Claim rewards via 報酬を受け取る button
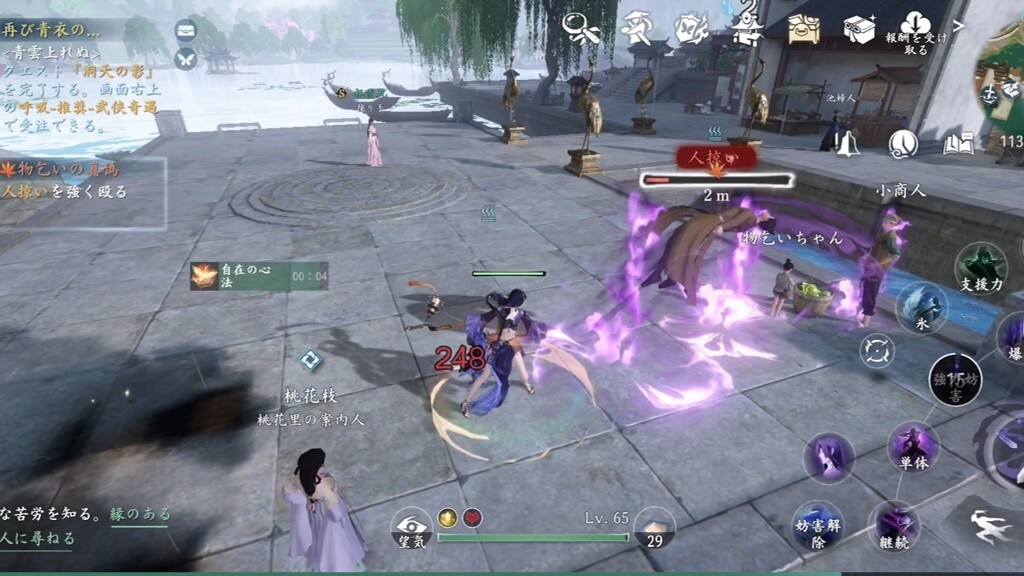Viewport: 1024px width, 576px height. [915, 32]
